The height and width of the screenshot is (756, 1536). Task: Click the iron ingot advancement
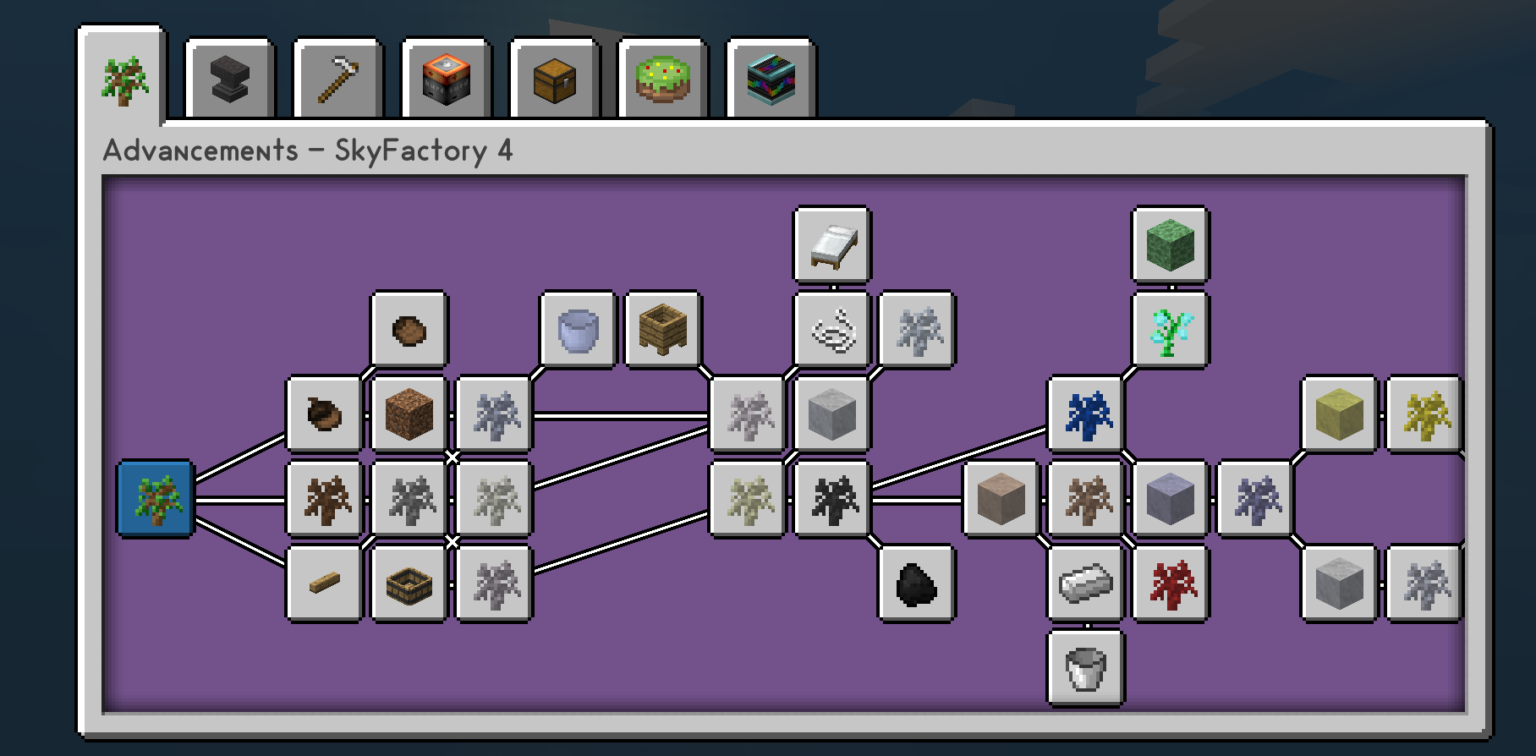point(1086,584)
